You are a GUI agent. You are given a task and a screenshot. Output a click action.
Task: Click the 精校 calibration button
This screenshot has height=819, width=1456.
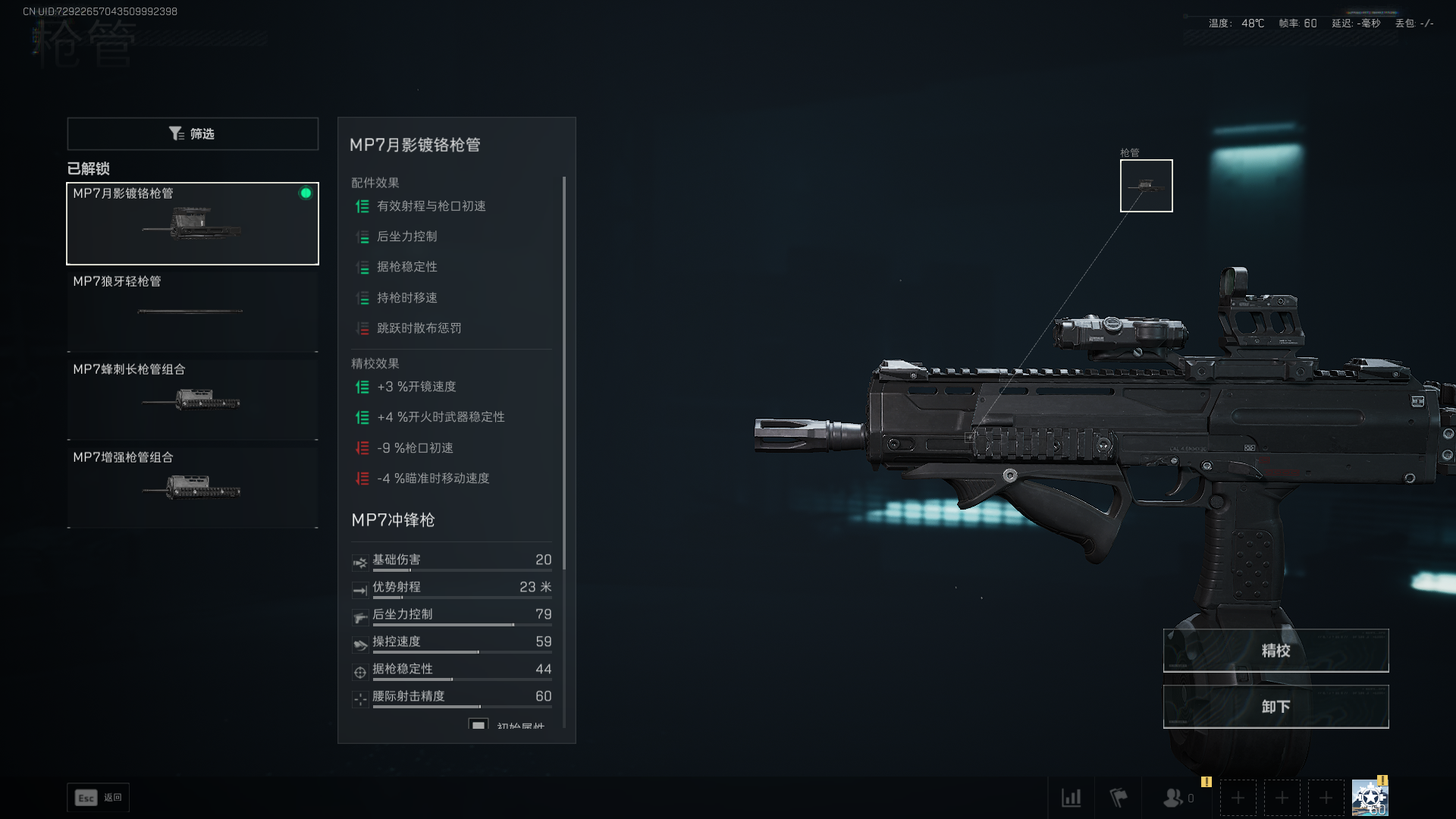pyautogui.click(x=1275, y=650)
